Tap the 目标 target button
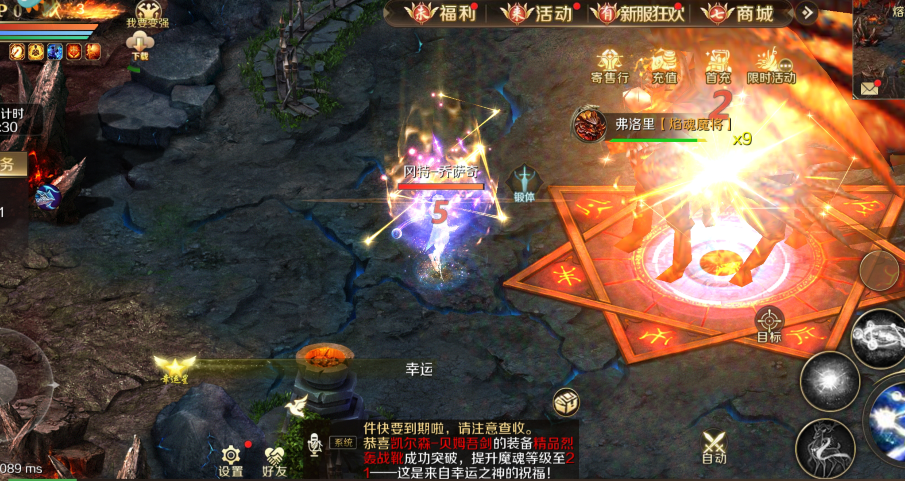Viewport: 905px width, 481px height. 769,325
